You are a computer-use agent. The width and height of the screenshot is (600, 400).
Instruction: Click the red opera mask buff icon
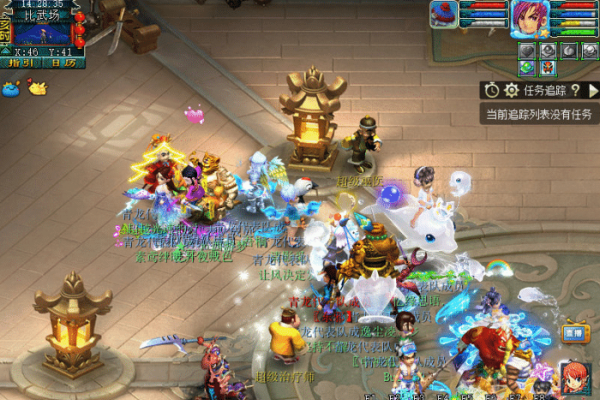tap(548, 67)
